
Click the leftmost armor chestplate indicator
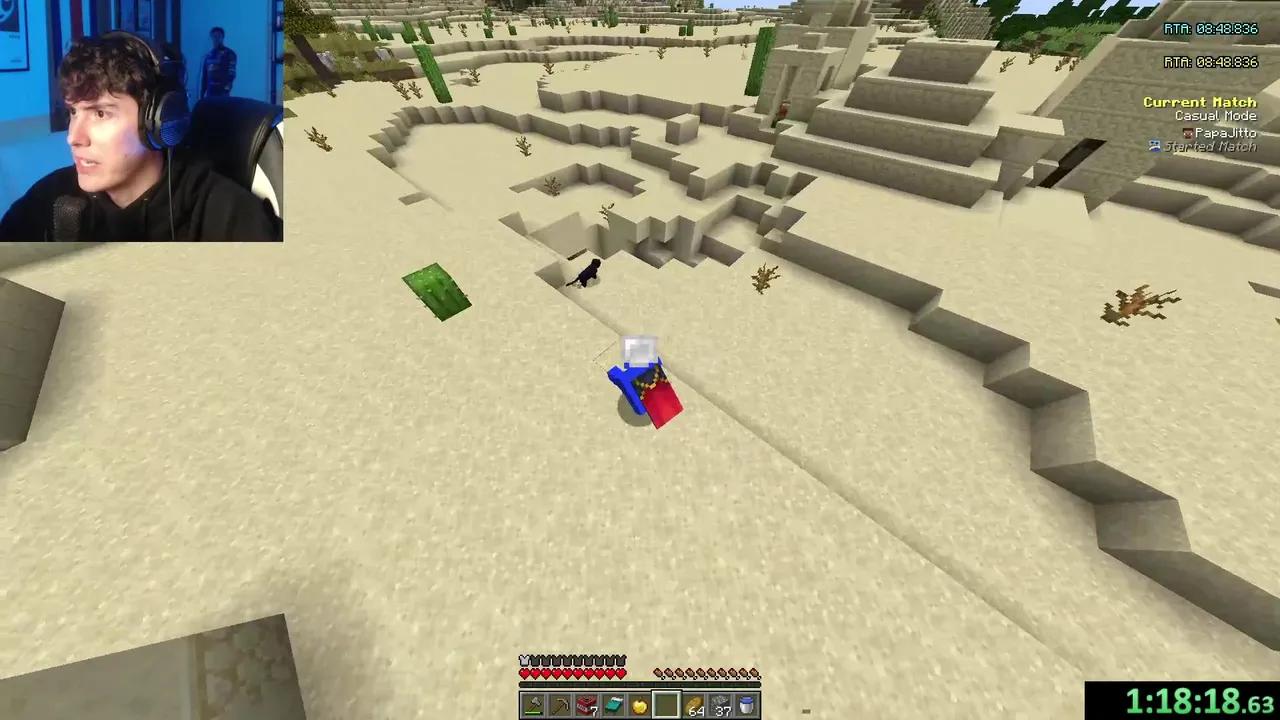pyautogui.click(x=524, y=659)
